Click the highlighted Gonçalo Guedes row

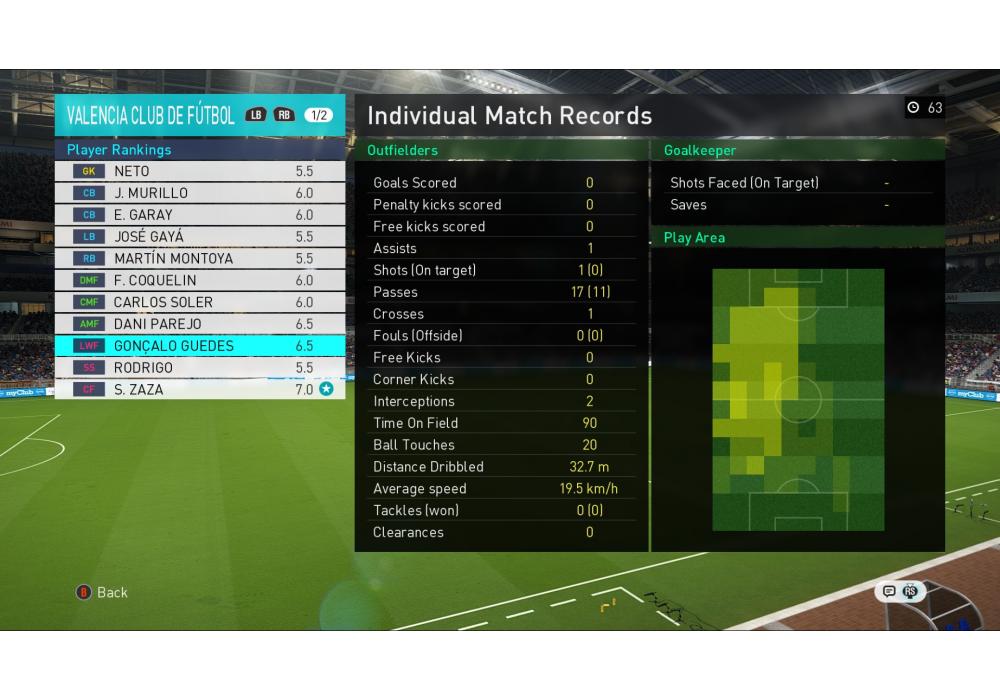tap(200, 346)
